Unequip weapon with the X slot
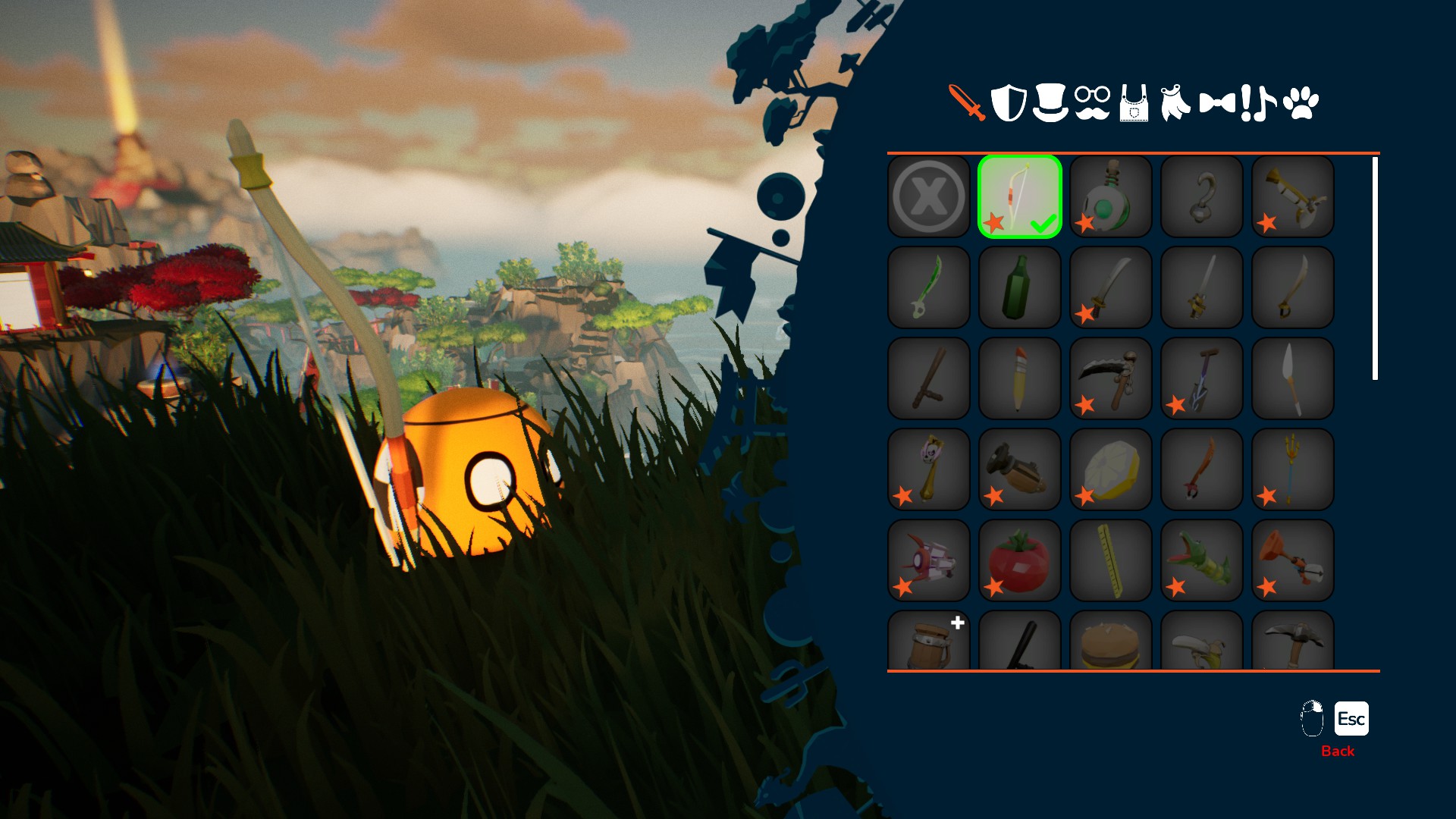The height and width of the screenshot is (819, 1456). point(929,196)
